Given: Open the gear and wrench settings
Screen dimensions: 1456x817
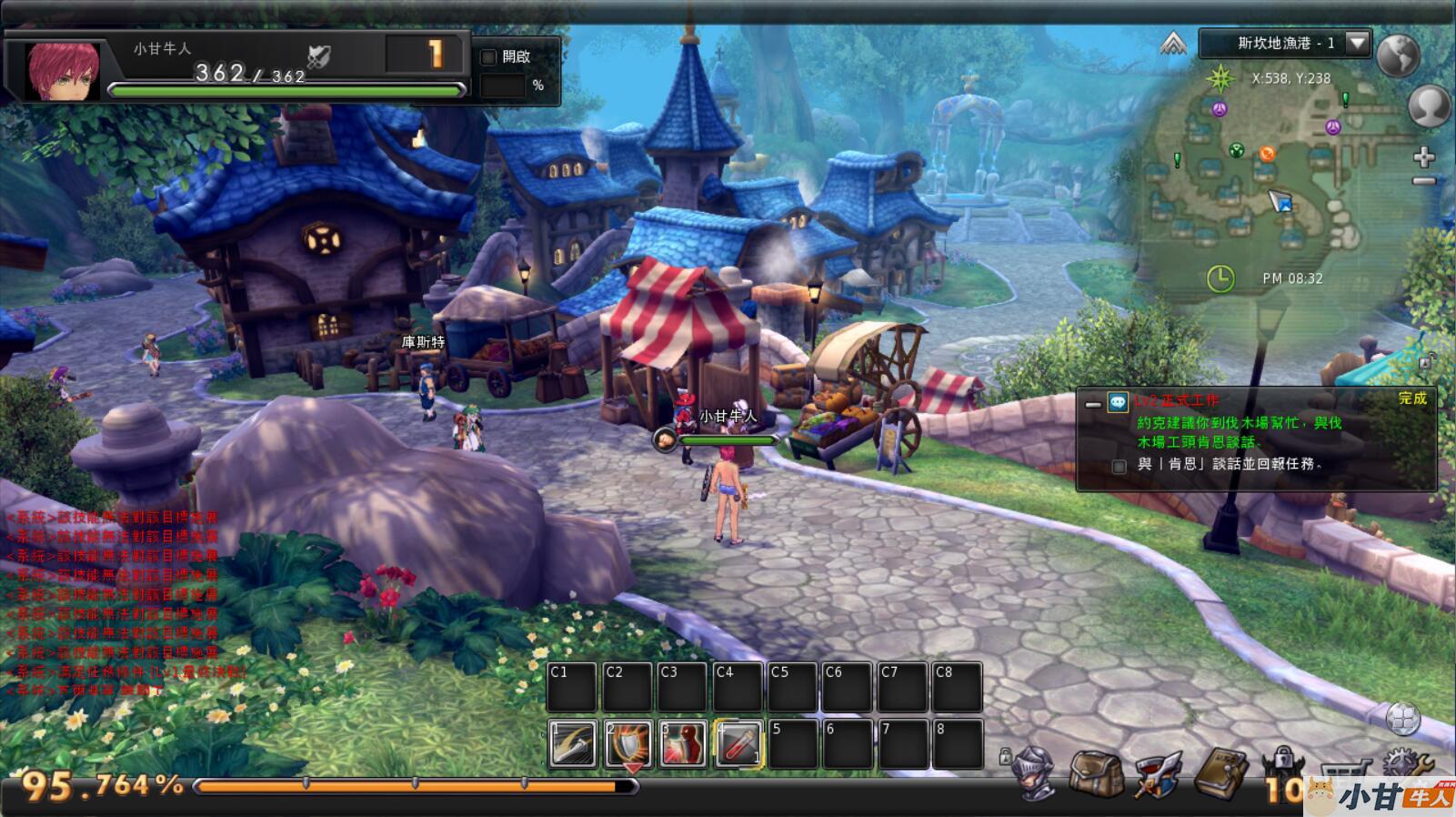Looking at the screenshot, I should [1407, 766].
